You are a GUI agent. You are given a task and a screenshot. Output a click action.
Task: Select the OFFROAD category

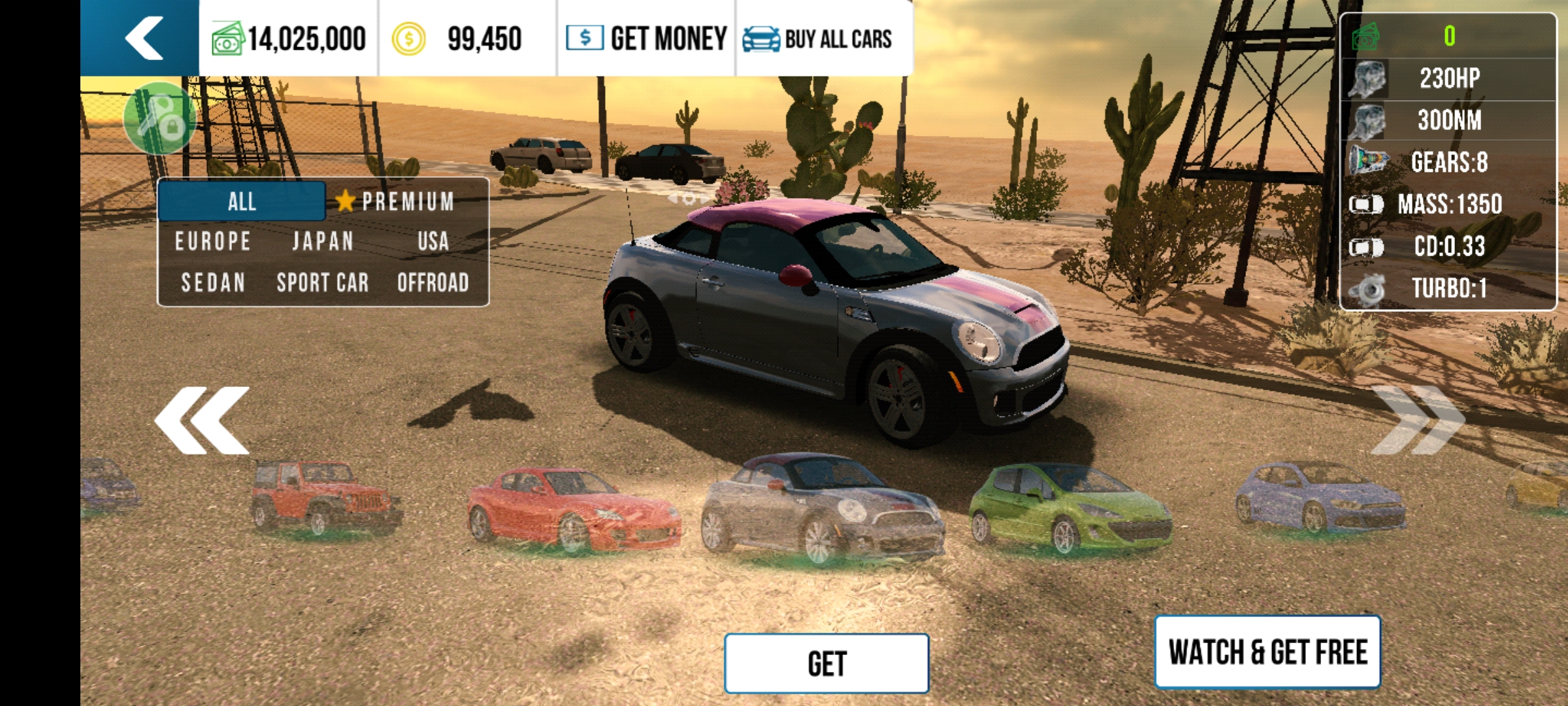click(433, 282)
